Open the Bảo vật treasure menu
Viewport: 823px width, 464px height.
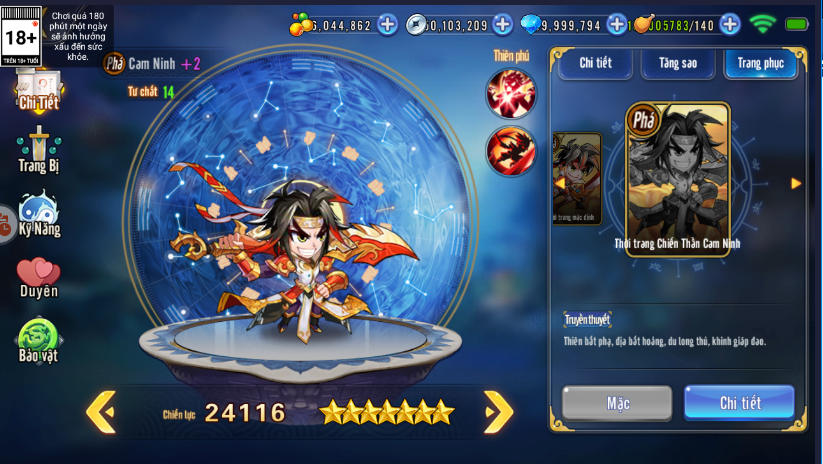coord(39,340)
